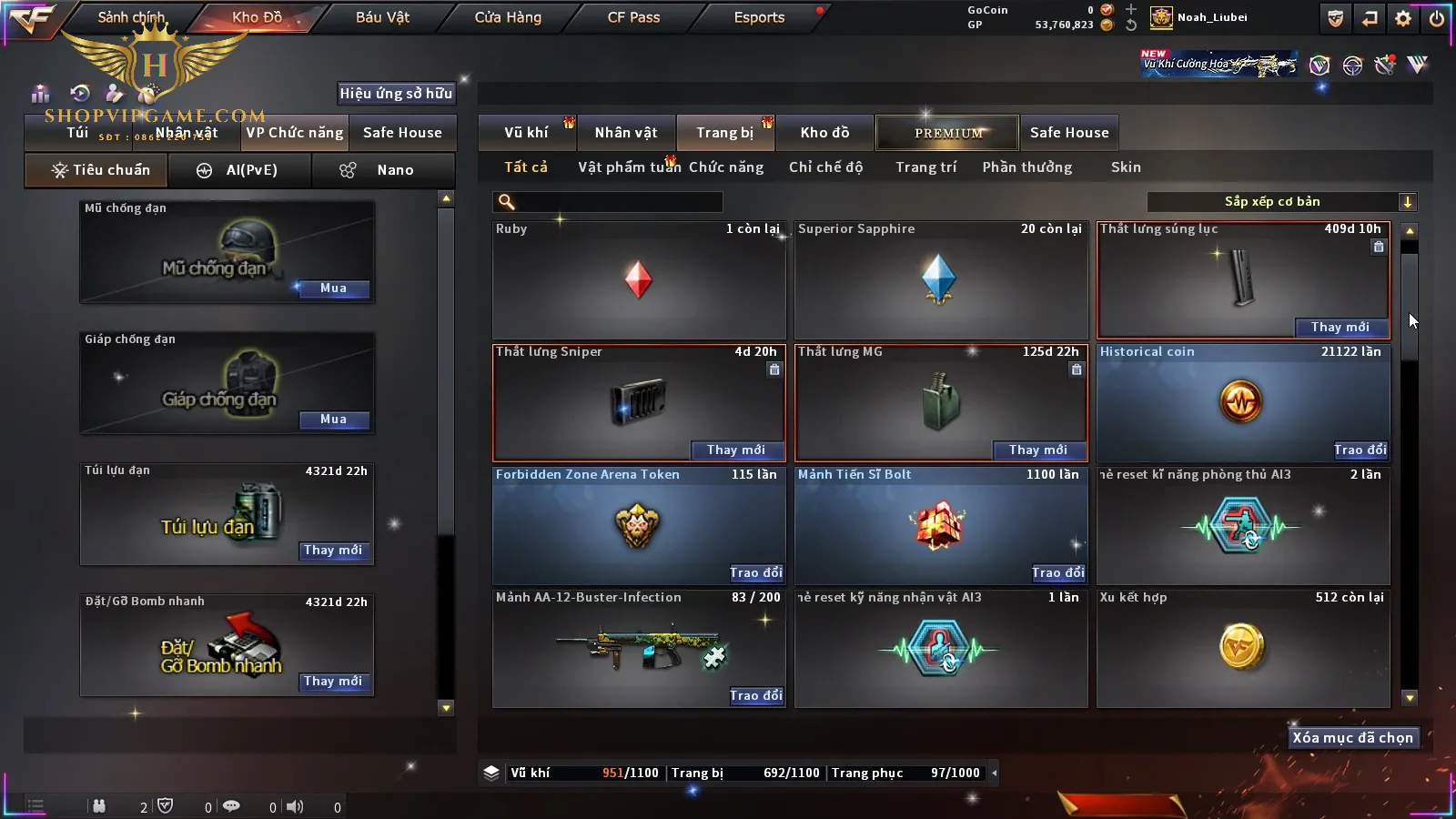
Task: Select the Nano loadout tab
Action: coord(382,170)
